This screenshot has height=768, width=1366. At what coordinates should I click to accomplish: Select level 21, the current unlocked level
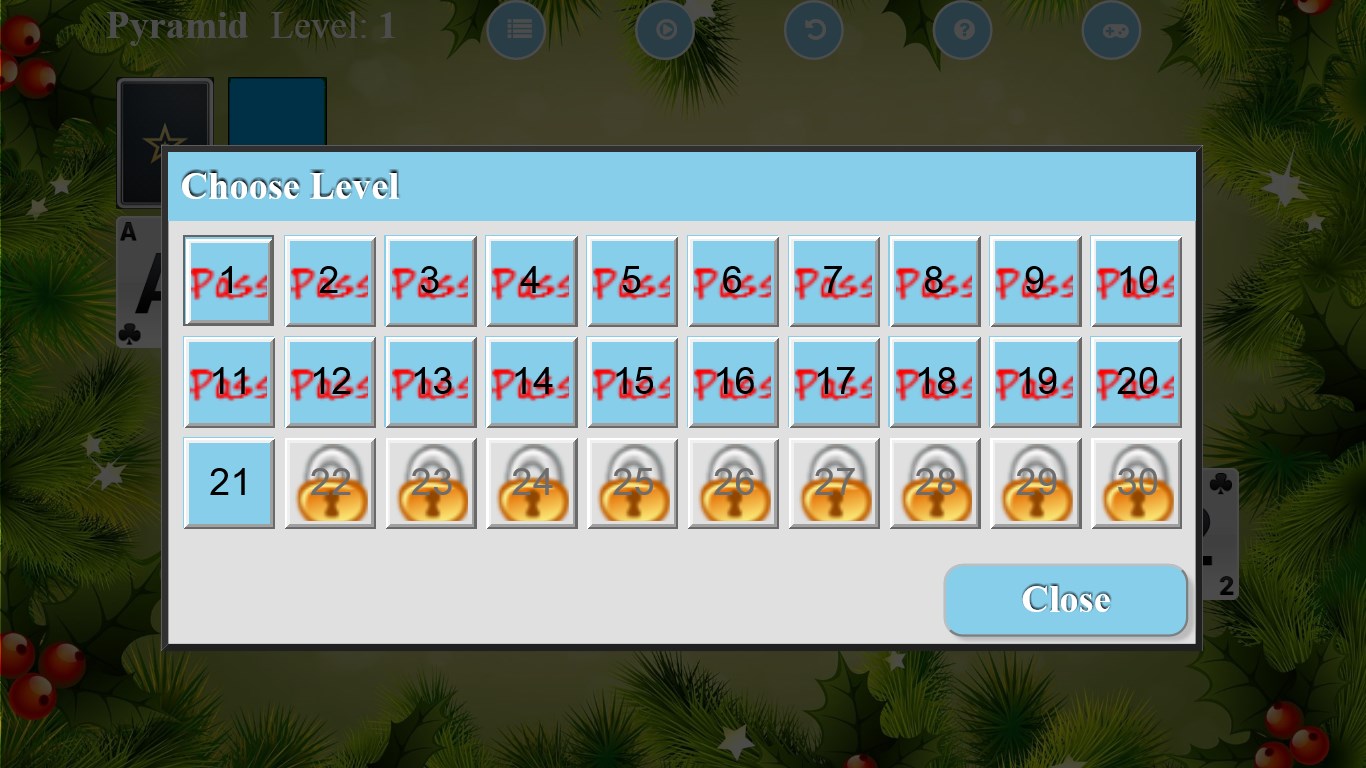228,483
